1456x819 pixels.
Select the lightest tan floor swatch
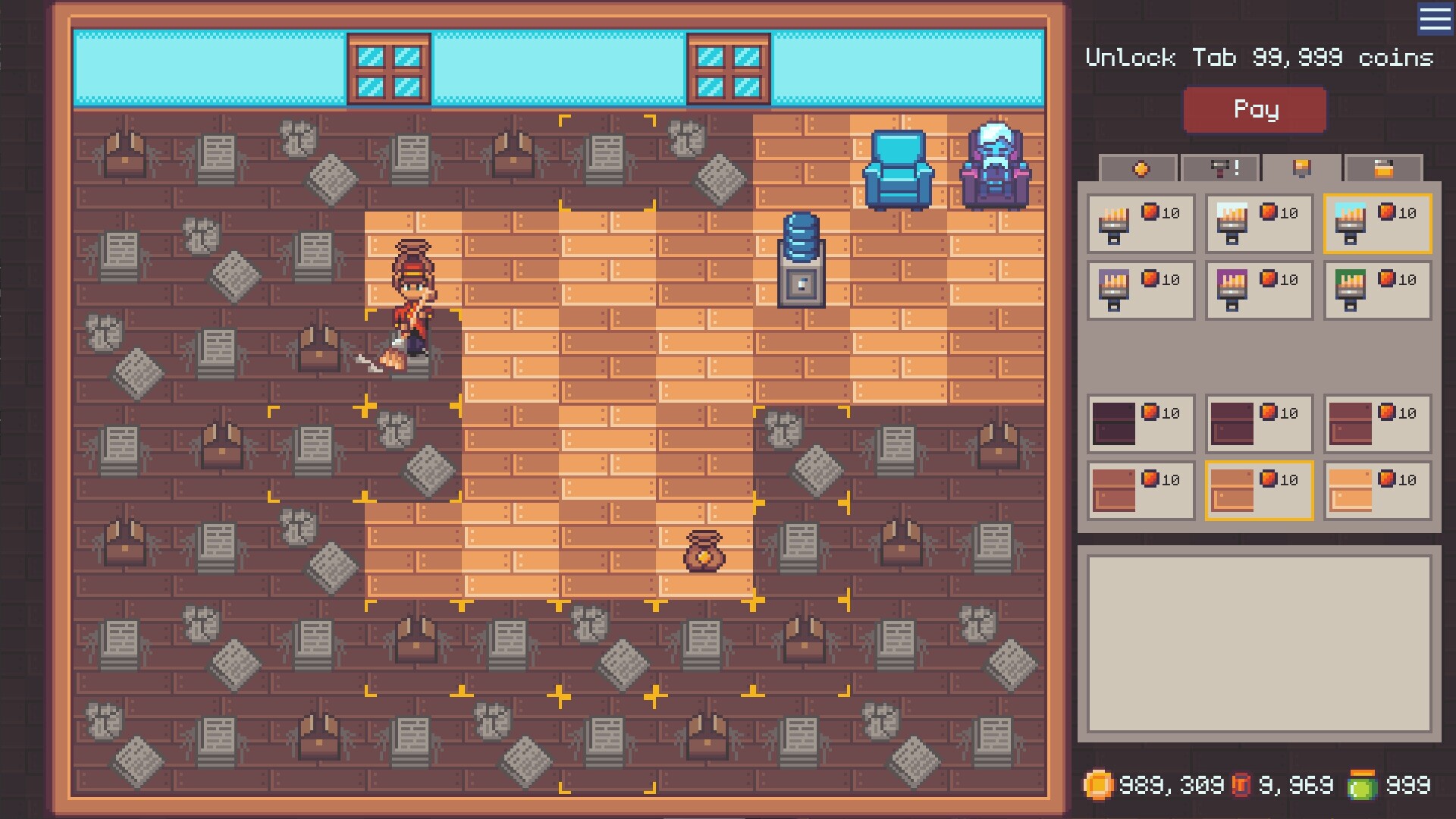point(1377,491)
